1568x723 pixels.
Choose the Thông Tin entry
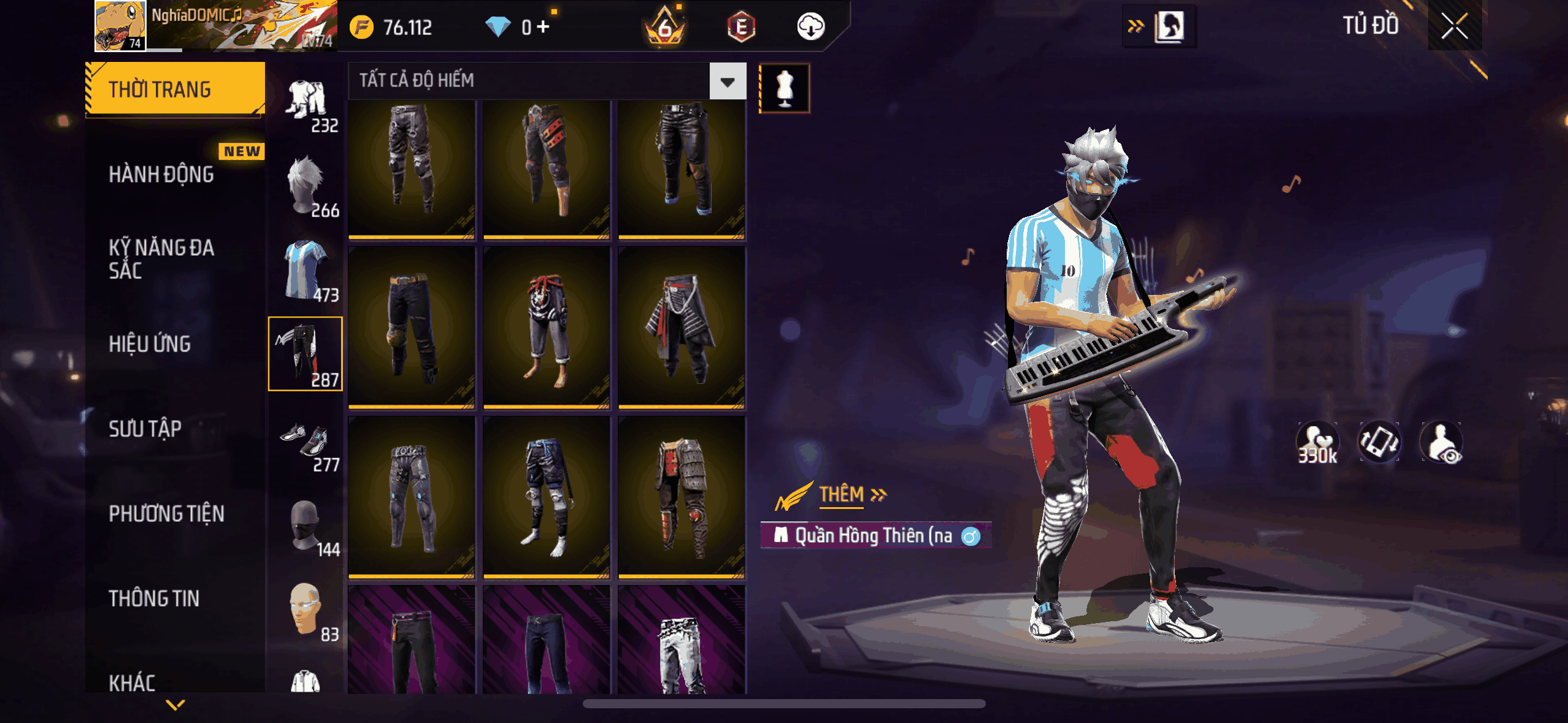click(154, 598)
